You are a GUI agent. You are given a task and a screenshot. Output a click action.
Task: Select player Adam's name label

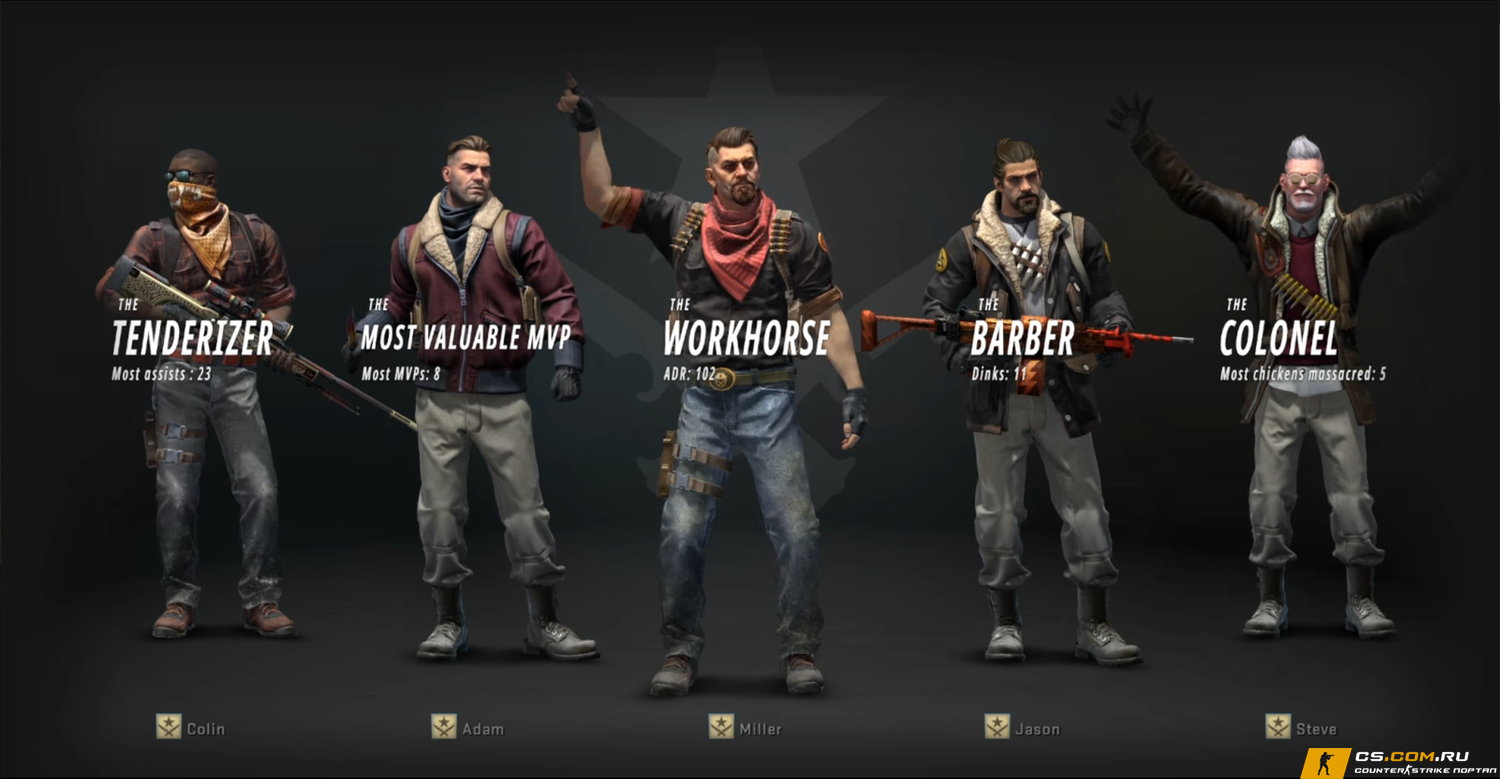point(482,729)
